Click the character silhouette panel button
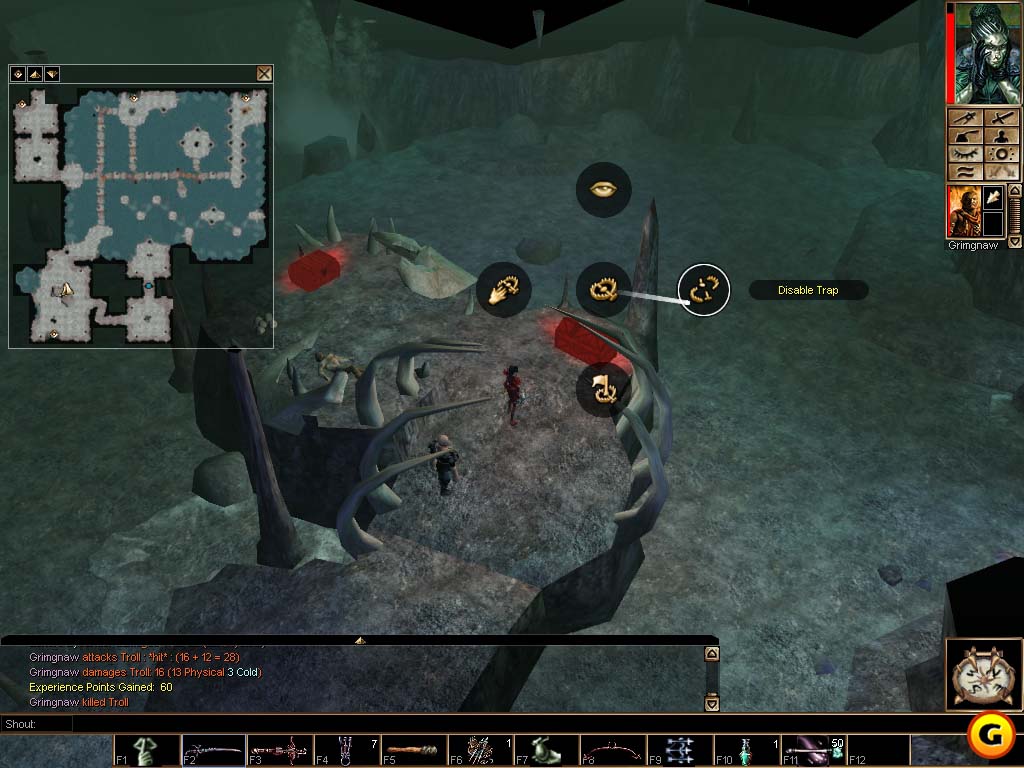 pyautogui.click(x=1002, y=136)
